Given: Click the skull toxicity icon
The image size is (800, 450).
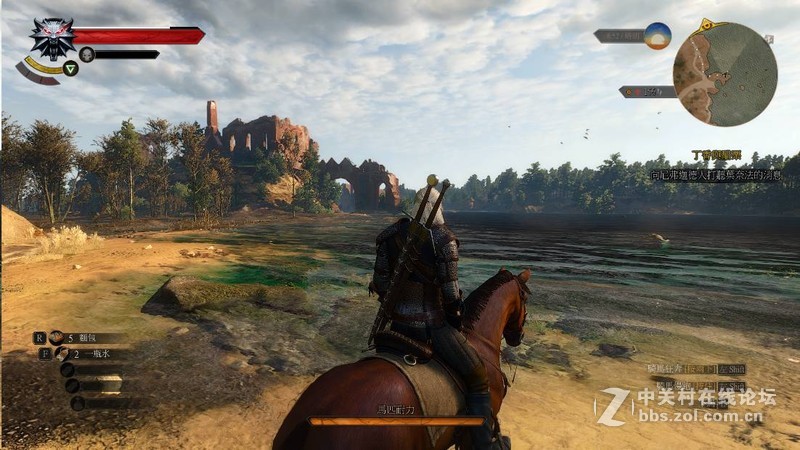Looking at the screenshot, I should (87, 54).
